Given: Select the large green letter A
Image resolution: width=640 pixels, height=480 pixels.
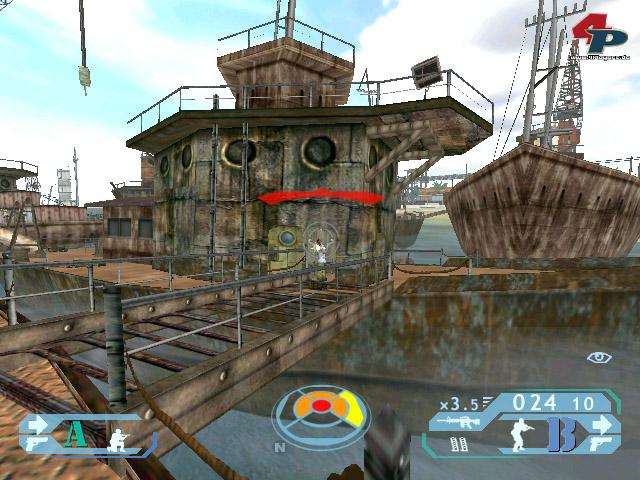Looking at the screenshot, I should [74, 434].
